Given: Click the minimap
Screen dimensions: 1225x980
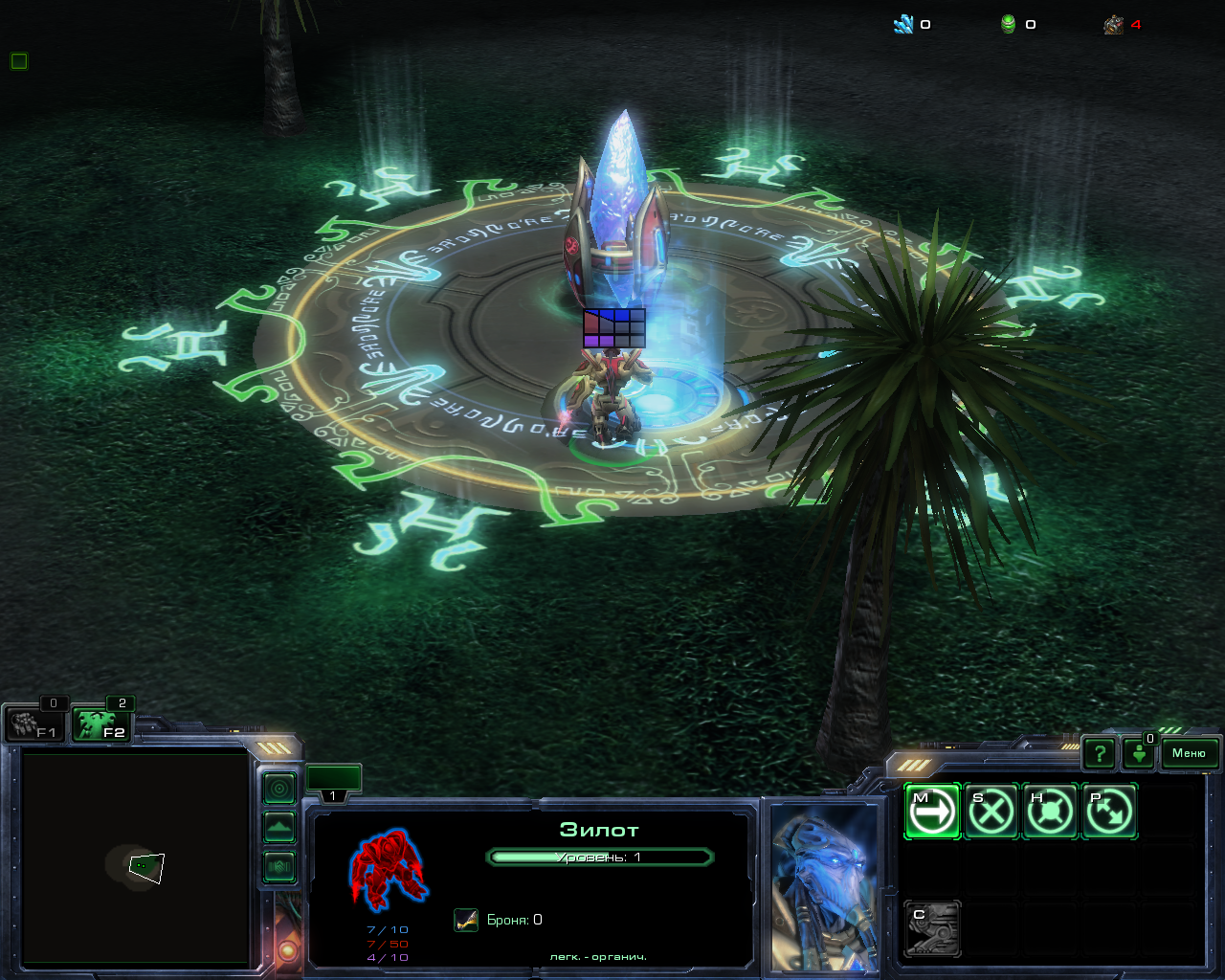Looking at the screenshot, I should pos(135,857).
